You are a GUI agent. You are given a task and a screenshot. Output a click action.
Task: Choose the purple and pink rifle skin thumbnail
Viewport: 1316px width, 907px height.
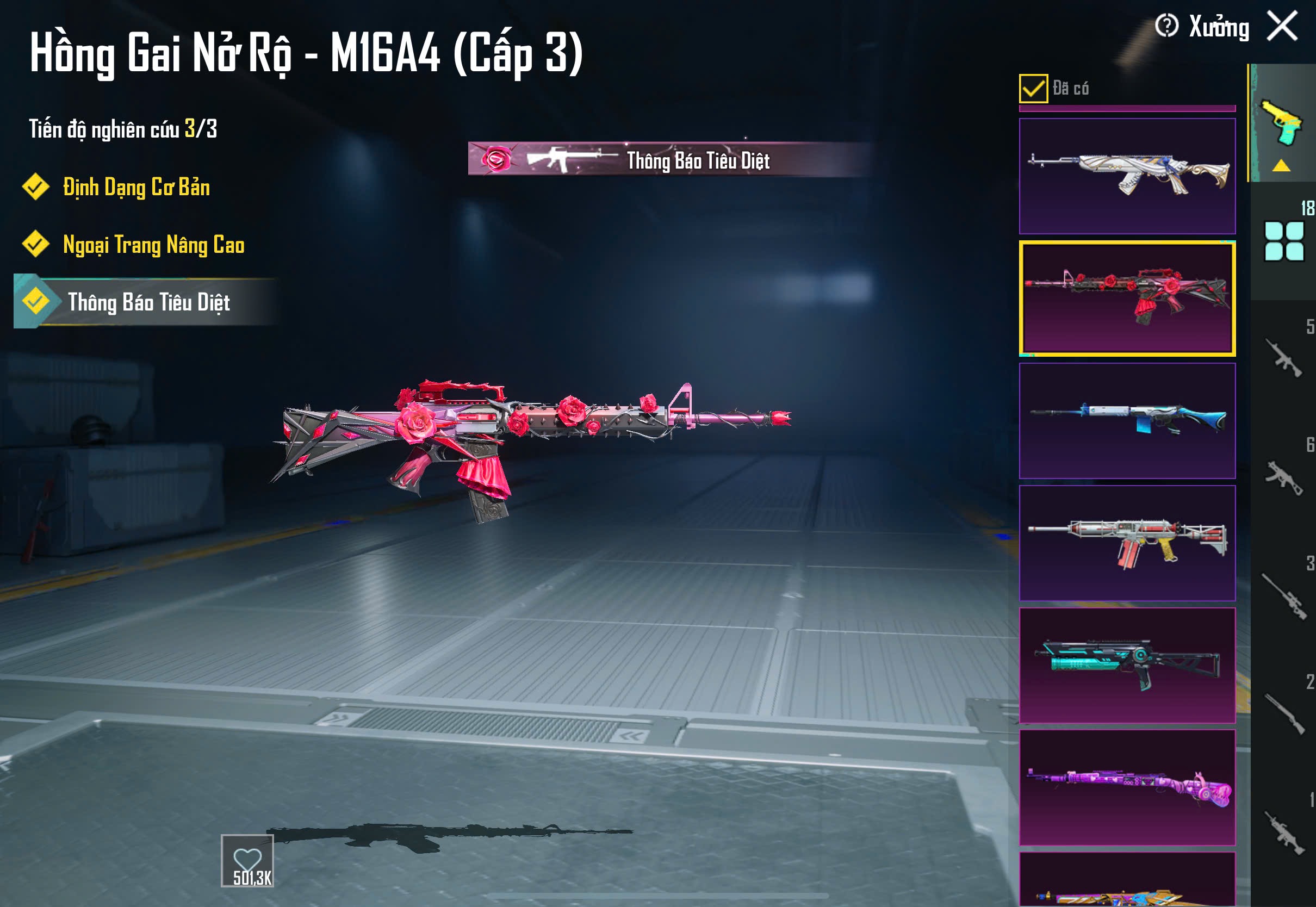click(x=1127, y=787)
